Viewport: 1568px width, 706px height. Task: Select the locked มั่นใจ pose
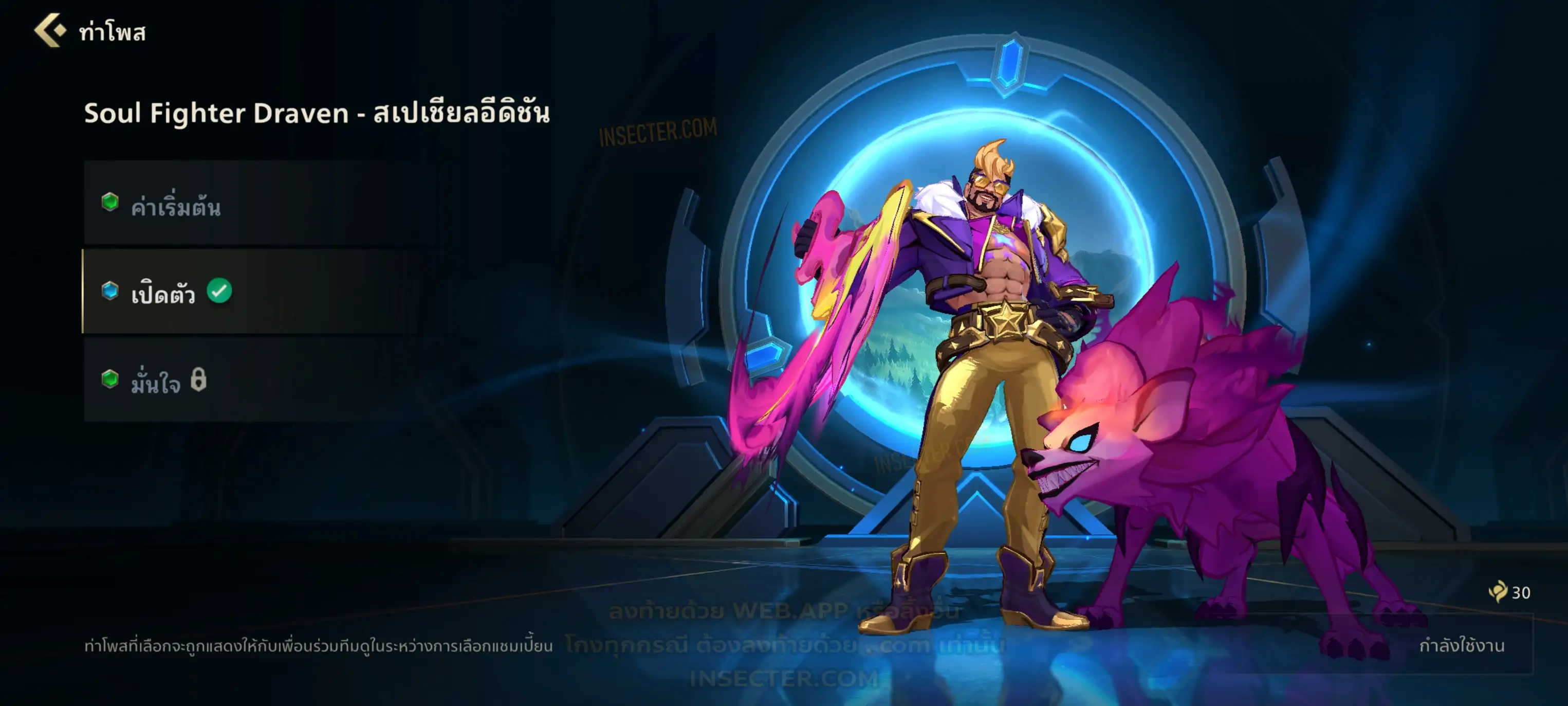pyautogui.click(x=262, y=380)
